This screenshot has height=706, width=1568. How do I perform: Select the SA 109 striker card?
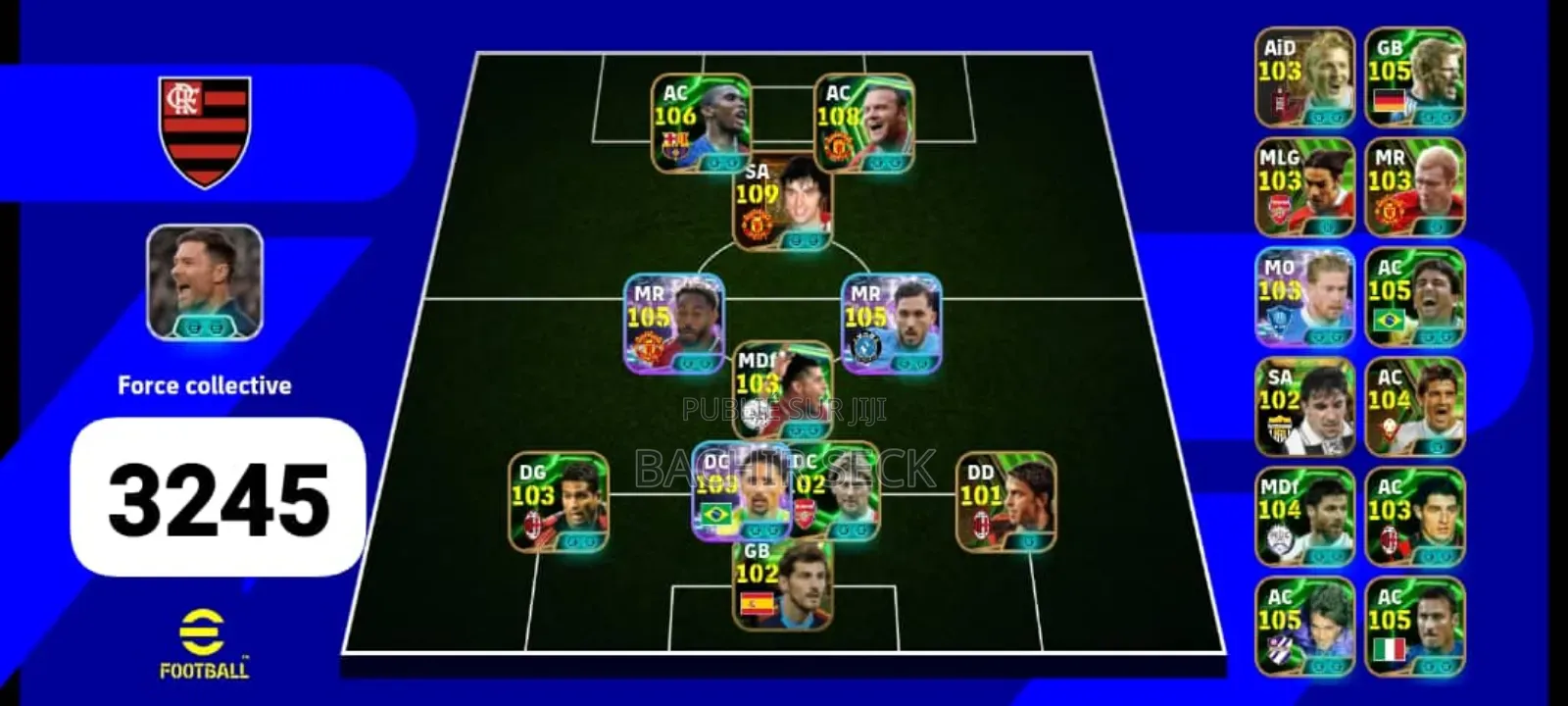coord(778,206)
